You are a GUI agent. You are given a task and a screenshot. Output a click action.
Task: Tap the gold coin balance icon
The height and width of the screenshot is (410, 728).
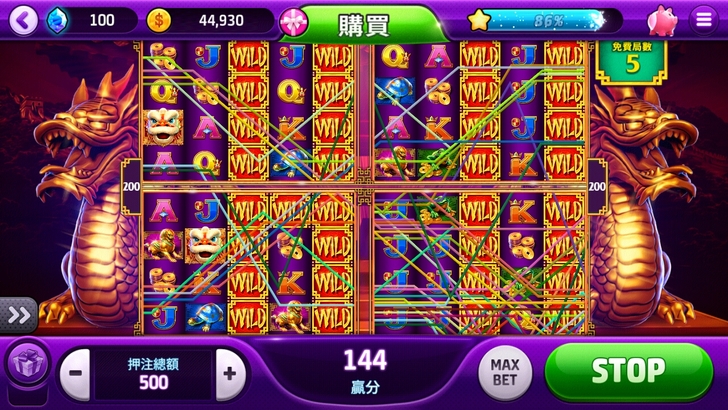tap(159, 20)
